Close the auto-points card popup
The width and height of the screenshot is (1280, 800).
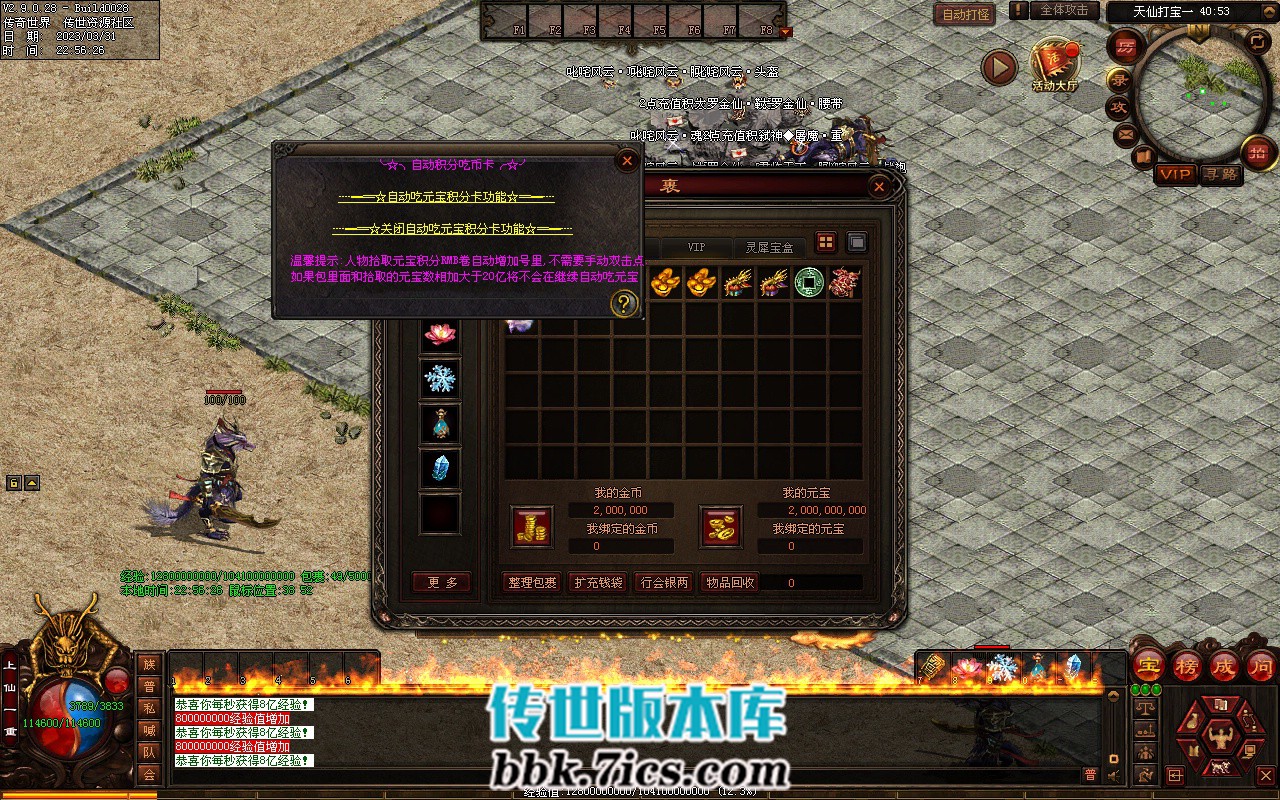(x=627, y=160)
